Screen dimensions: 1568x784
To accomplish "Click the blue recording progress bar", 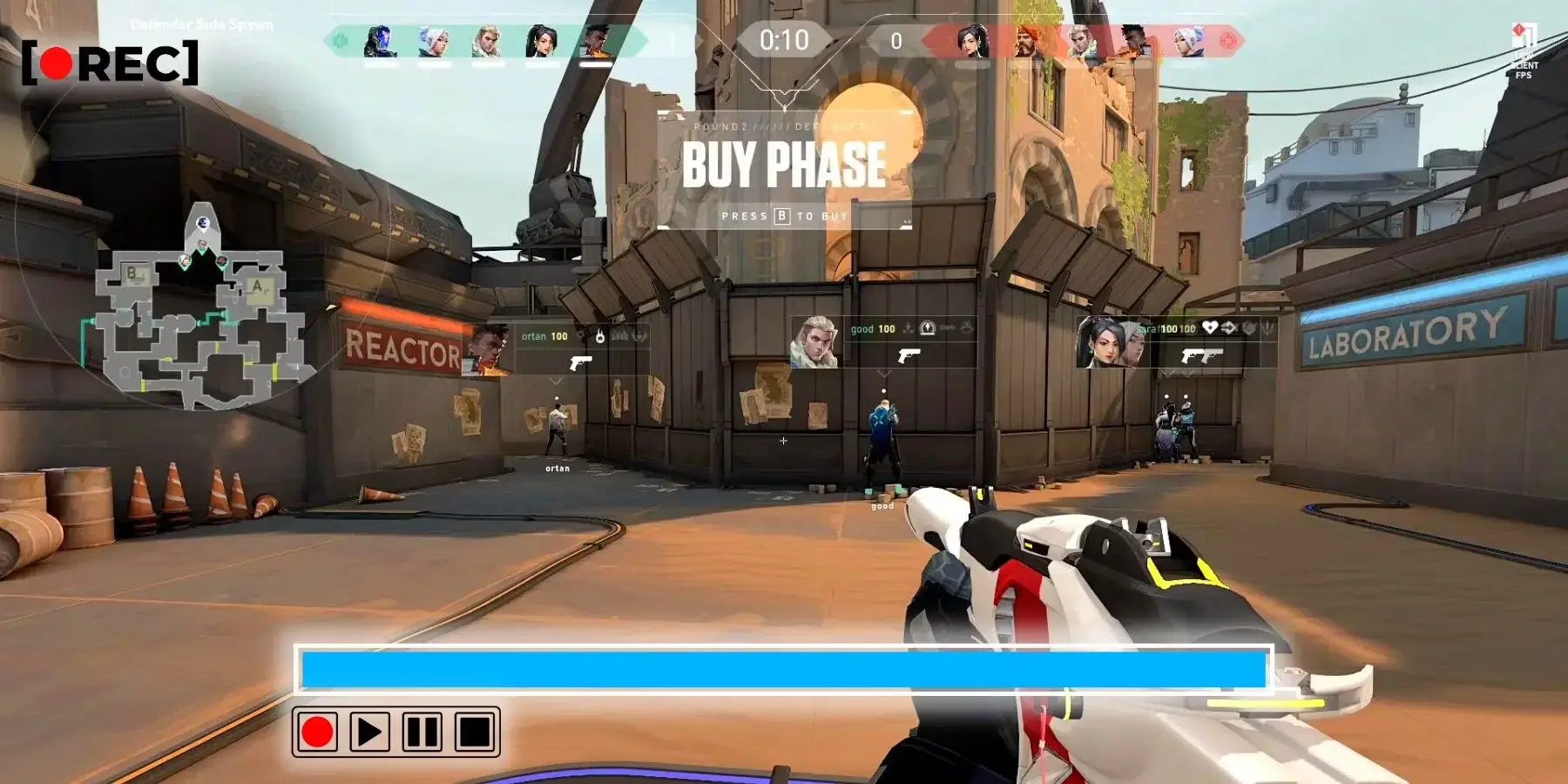I will (783, 670).
